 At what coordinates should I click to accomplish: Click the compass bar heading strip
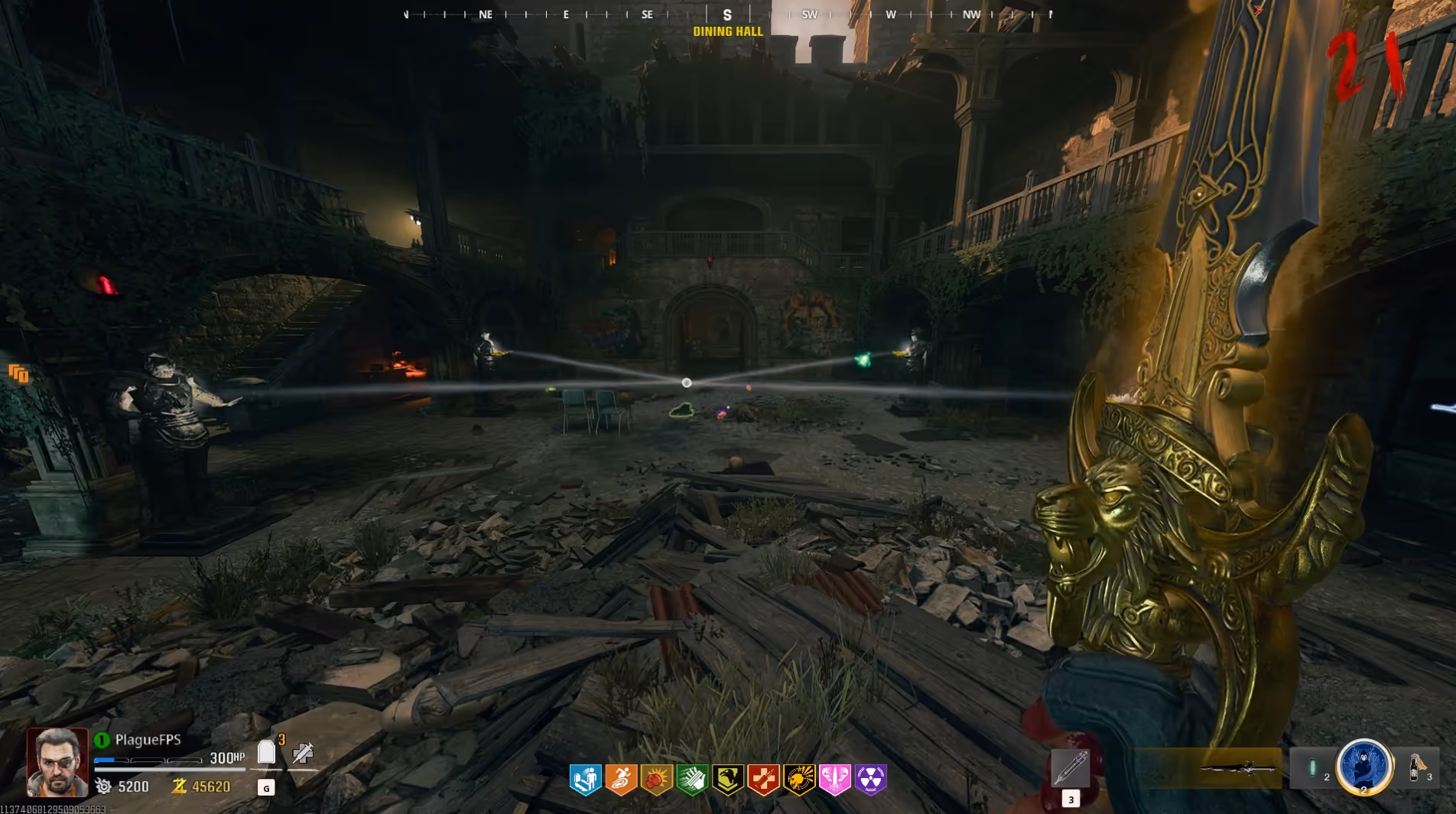click(727, 15)
